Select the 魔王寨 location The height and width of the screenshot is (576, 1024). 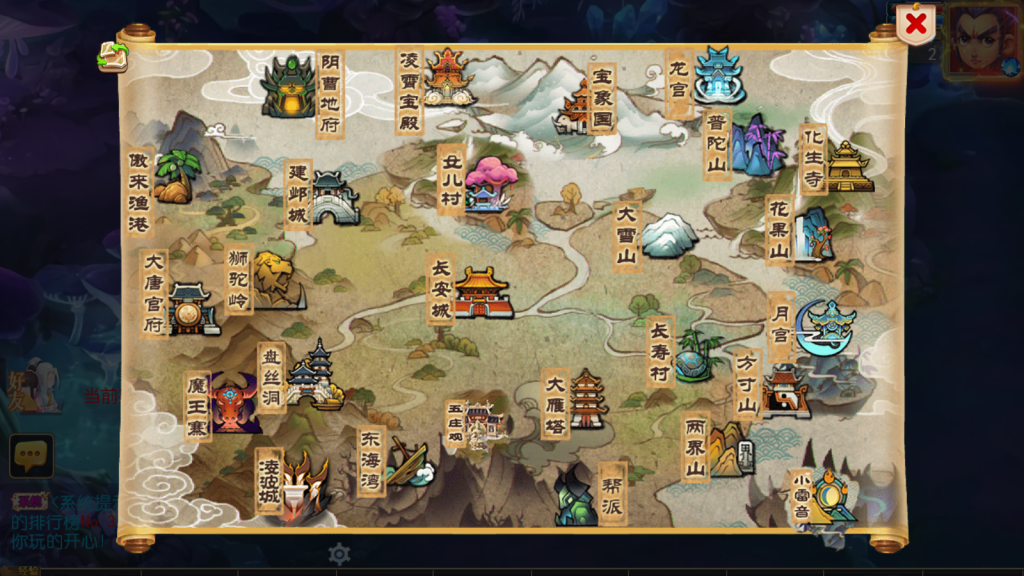[x=234, y=403]
